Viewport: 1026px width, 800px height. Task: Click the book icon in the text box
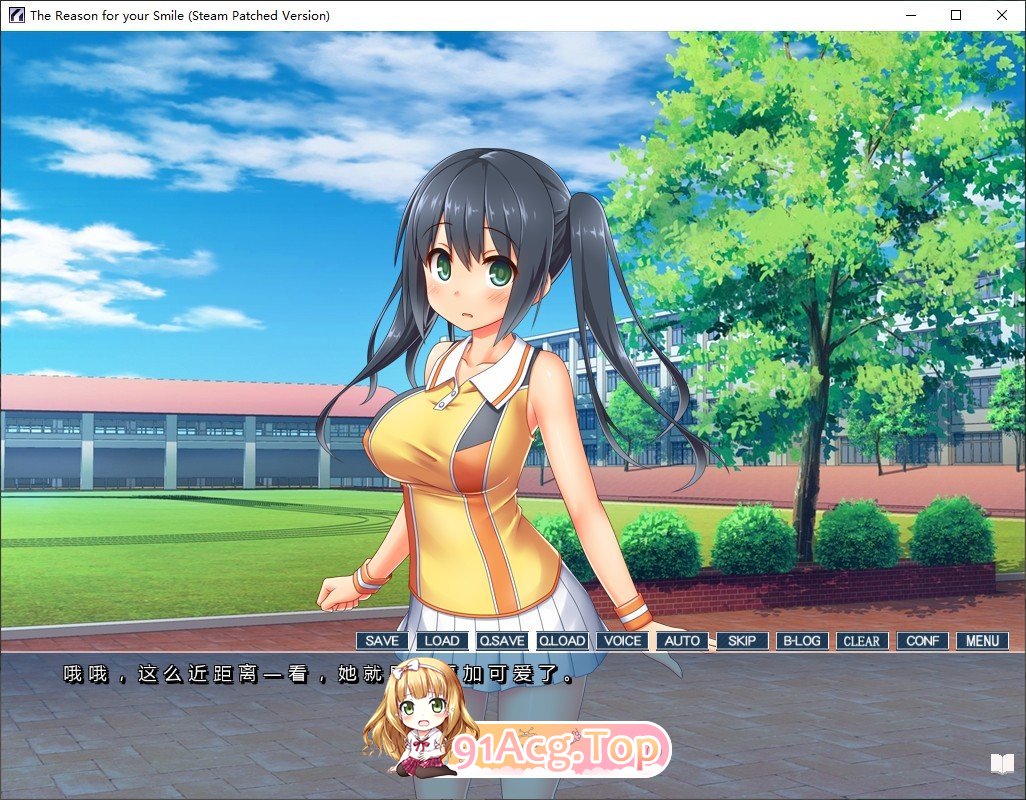(x=1002, y=765)
